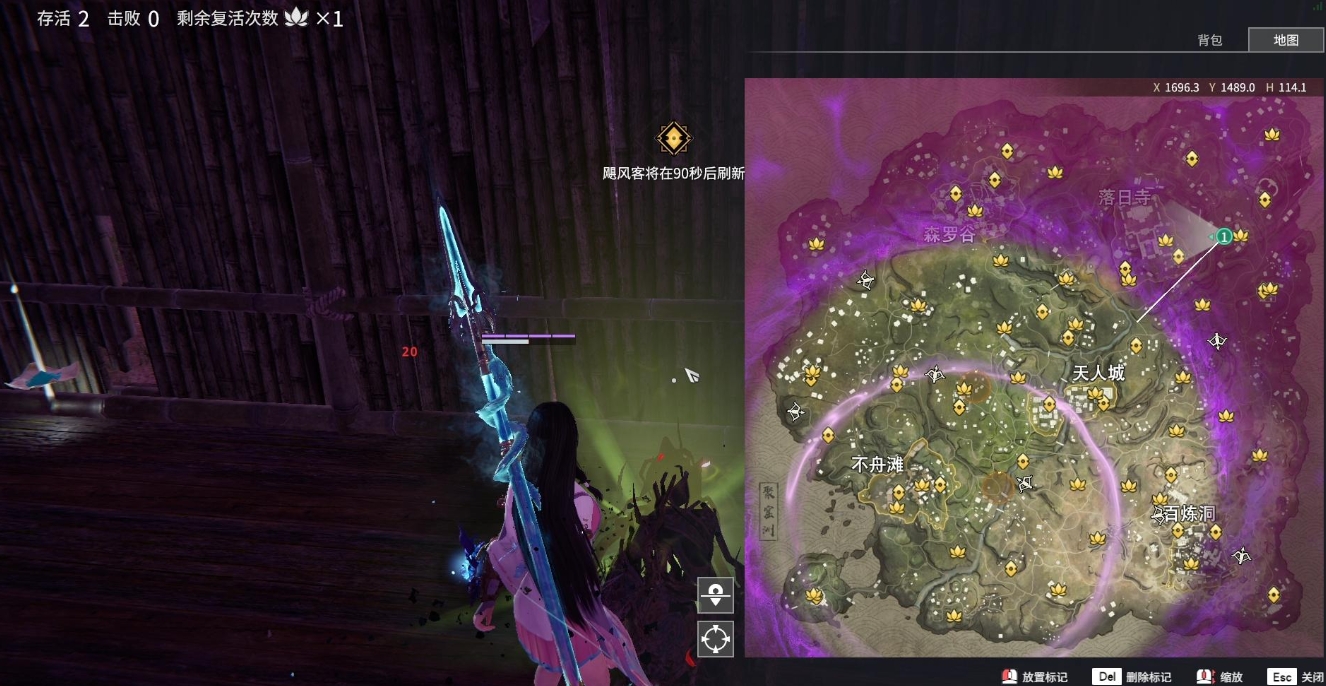
Task: Click the map pin with down arrow button
Action: pyautogui.click(x=715, y=595)
